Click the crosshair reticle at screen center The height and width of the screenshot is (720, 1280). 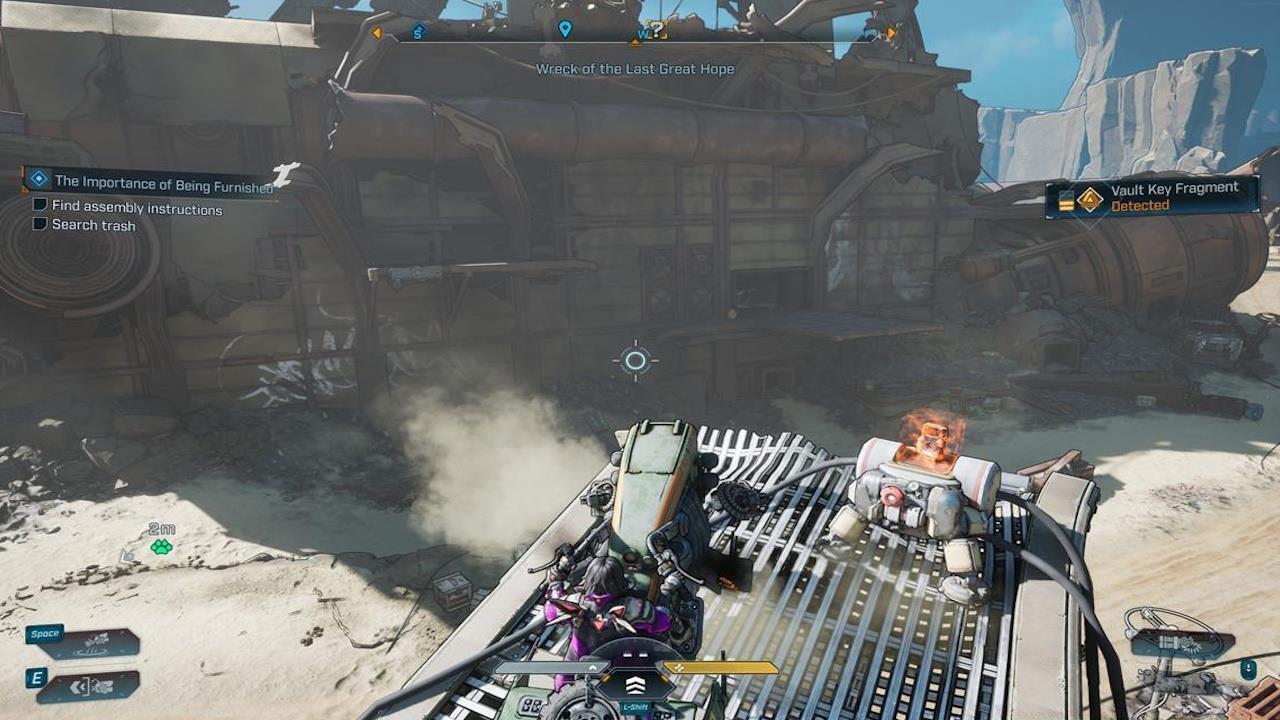point(637,360)
